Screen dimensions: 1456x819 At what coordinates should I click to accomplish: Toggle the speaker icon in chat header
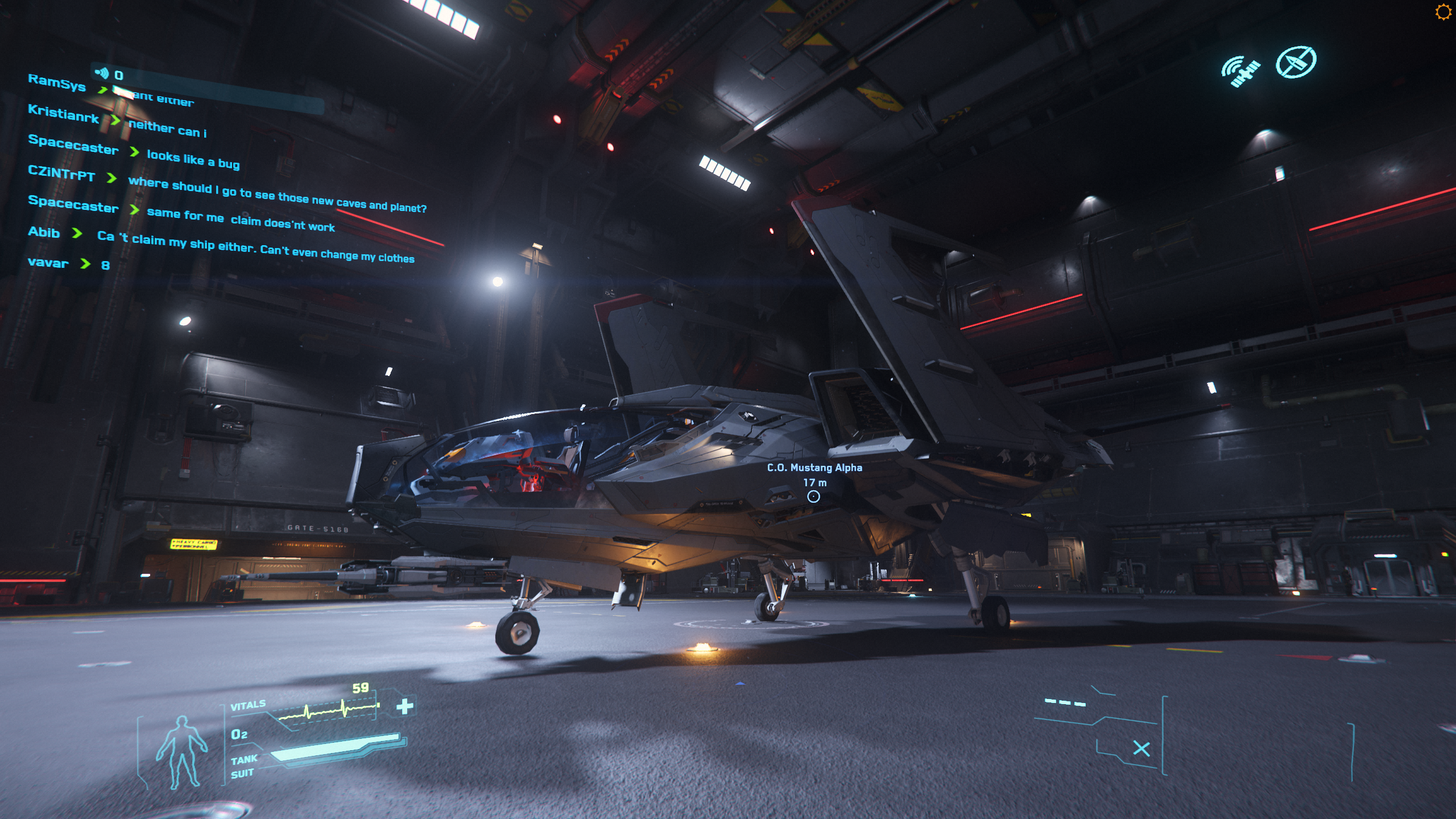102,73
